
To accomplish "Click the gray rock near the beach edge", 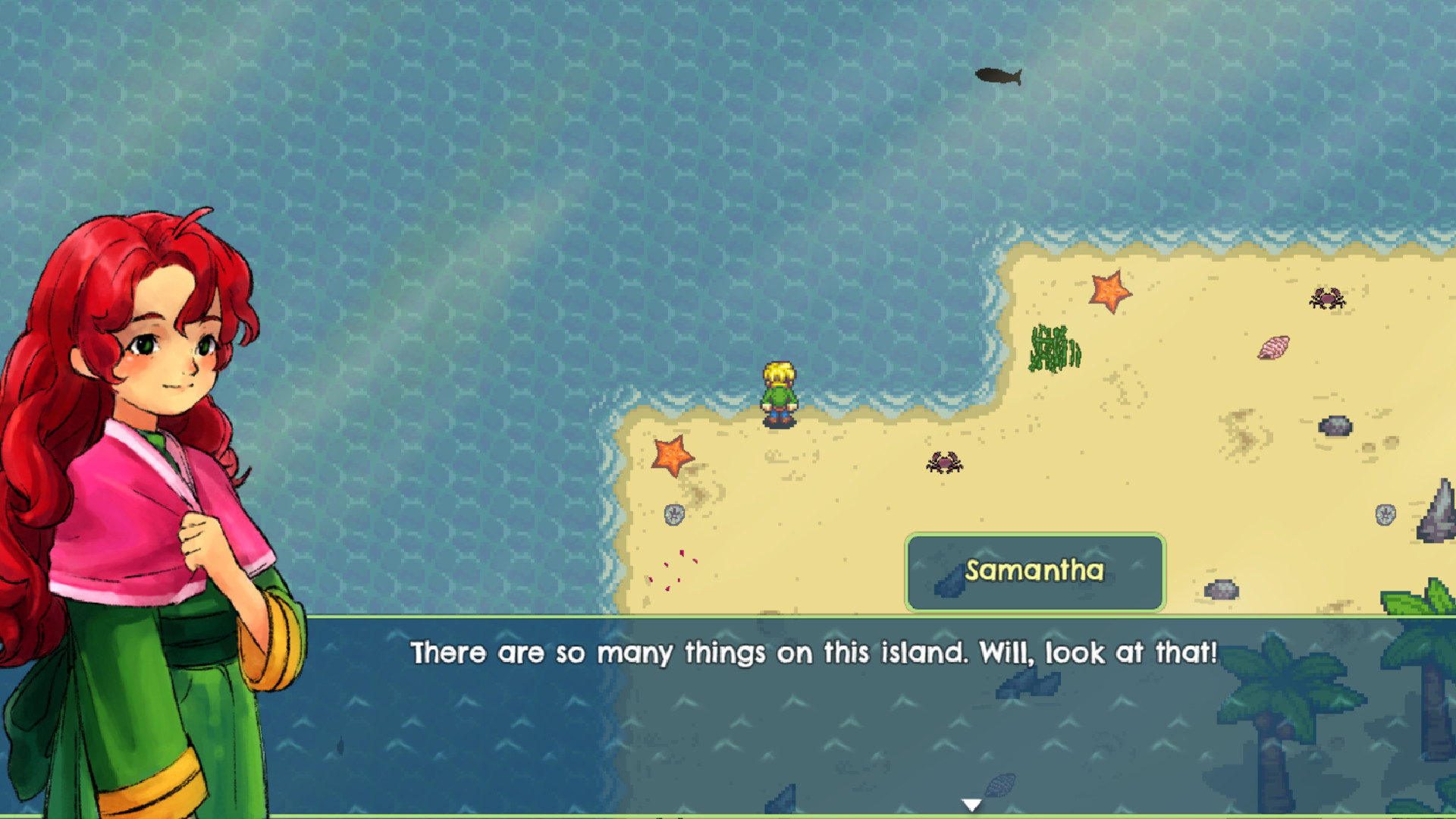I will pos(673,514).
